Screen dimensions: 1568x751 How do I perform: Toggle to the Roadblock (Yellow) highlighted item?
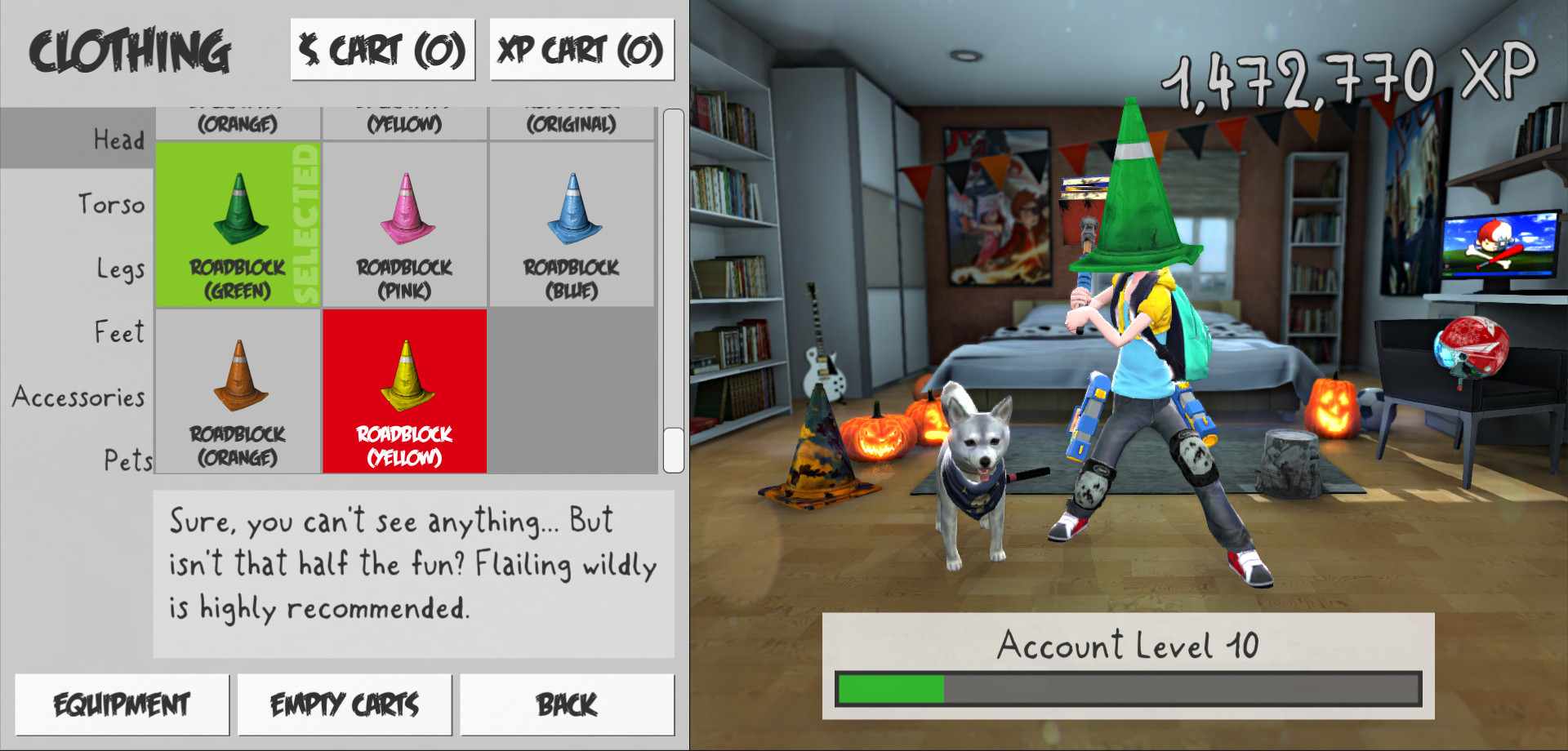(x=403, y=392)
